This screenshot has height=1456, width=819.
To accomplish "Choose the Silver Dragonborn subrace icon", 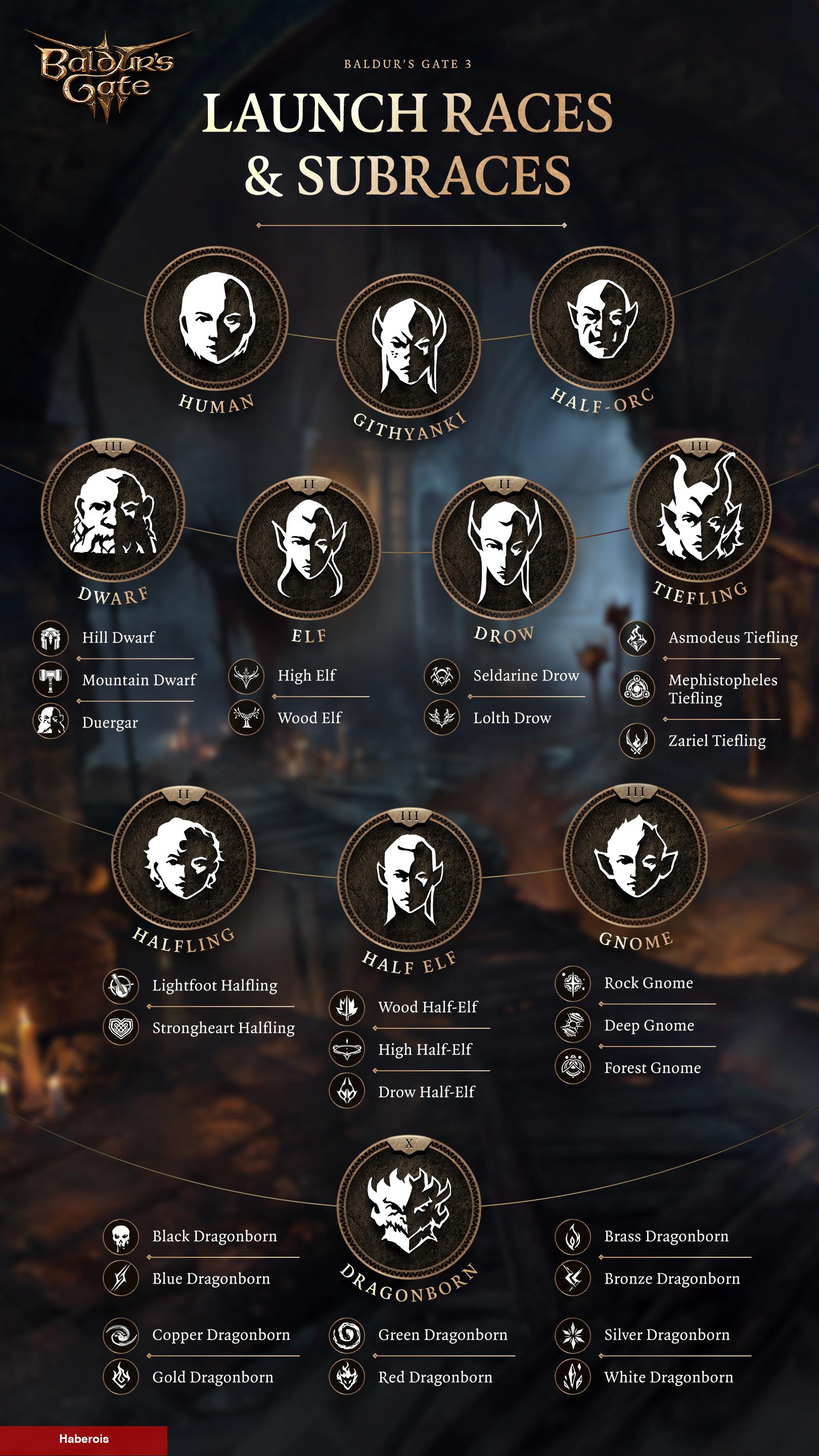I will 573,1335.
